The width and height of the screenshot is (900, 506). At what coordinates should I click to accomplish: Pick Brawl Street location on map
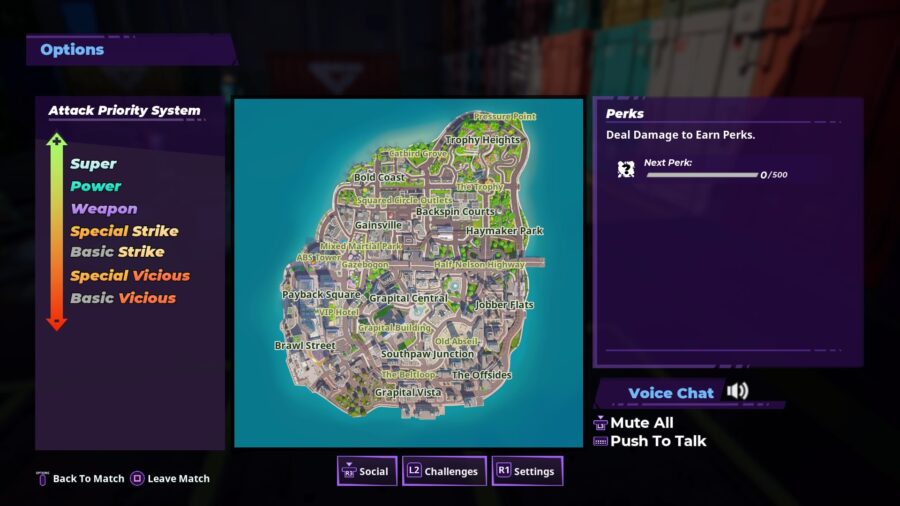[x=305, y=346]
